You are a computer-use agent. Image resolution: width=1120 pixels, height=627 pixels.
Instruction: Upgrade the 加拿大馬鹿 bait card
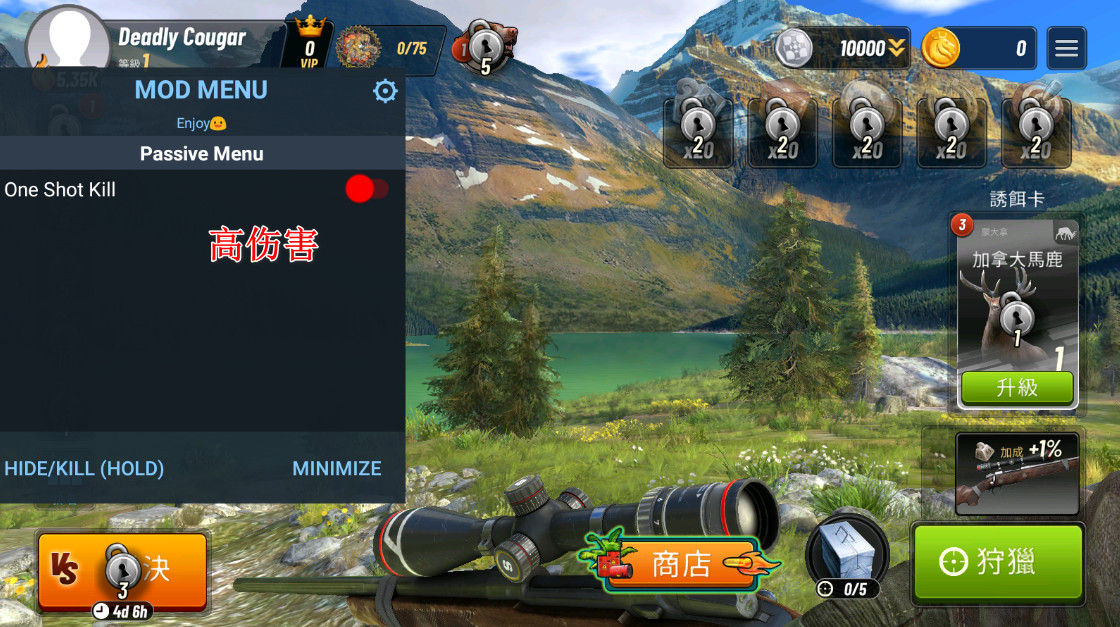pyautogui.click(x=1016, y=388)
